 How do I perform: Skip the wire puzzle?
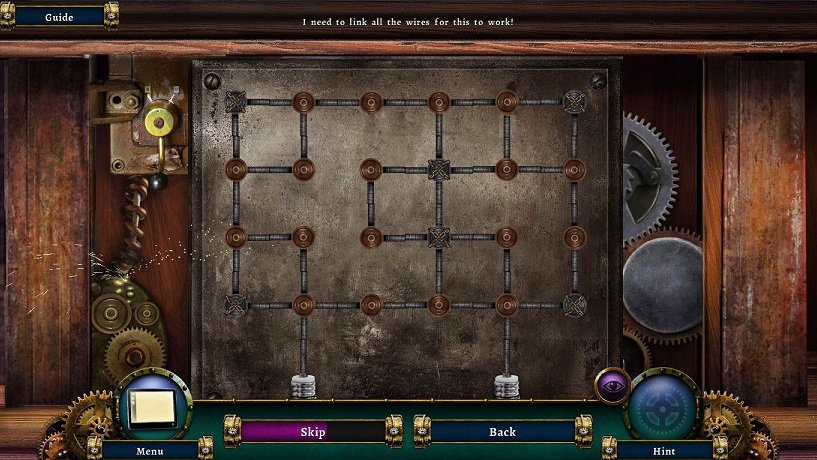[313, 432]
